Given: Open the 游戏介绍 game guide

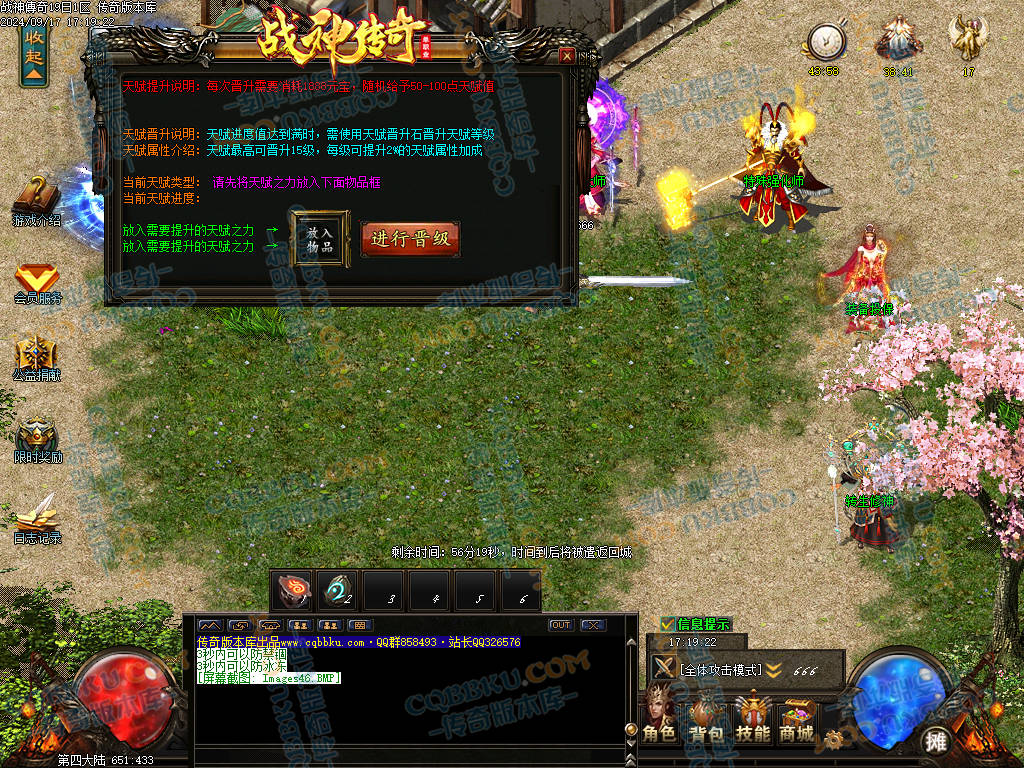Looking at the screenshot, I should tap(36, 199).
